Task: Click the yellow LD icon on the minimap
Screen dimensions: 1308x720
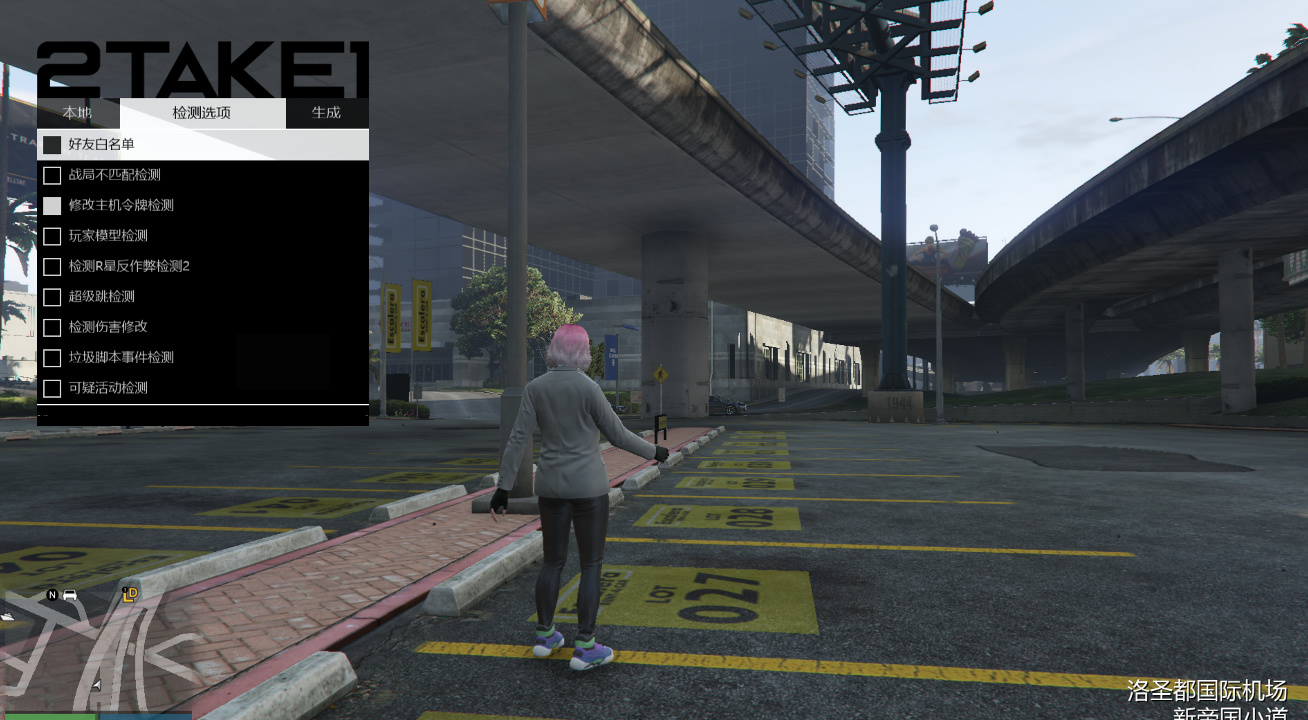Action: [130, 595]
